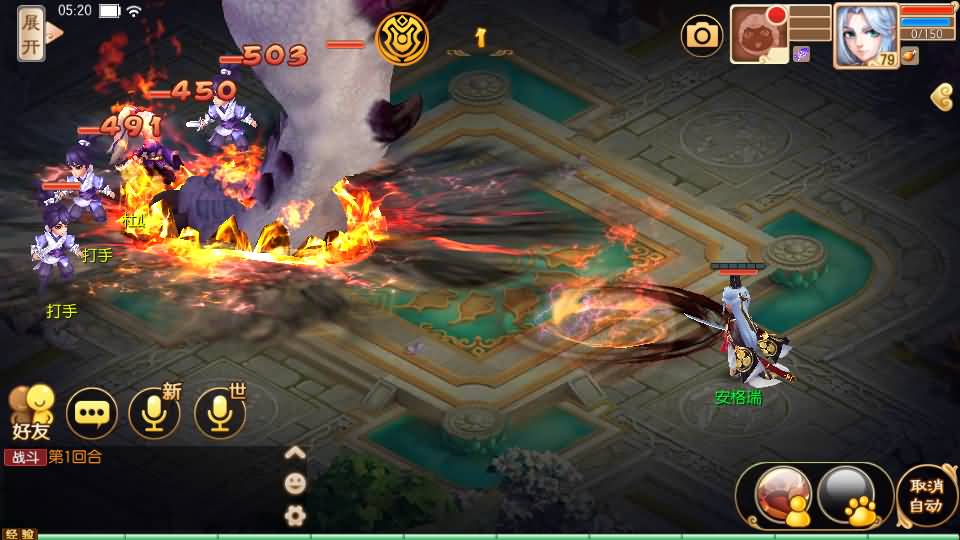Screen dimensions: 960x540
Task: Open the camera screenshot function
Action: tap(702, 36)
